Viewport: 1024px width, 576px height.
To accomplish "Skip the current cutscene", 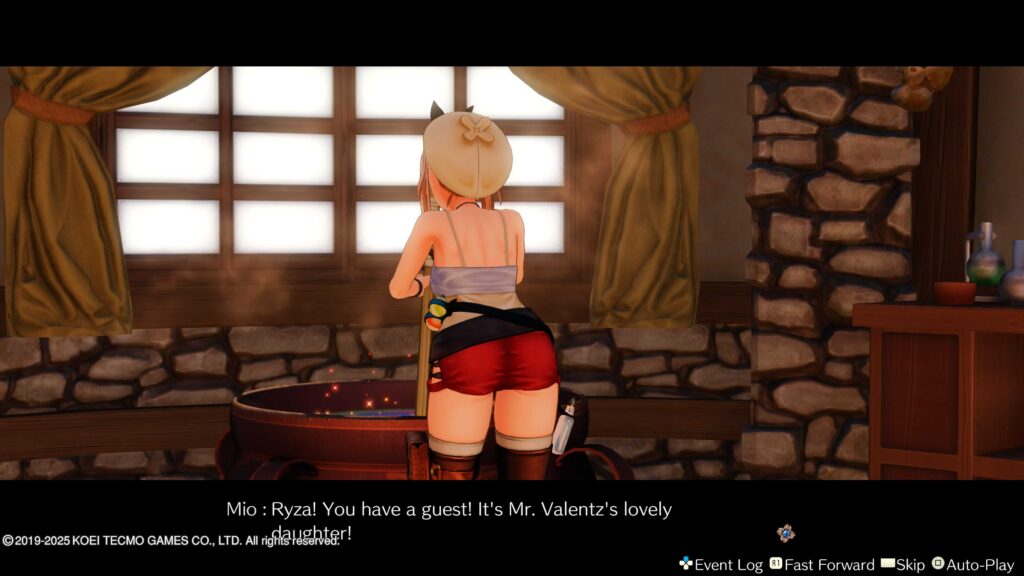I will [x=902, y=565].
